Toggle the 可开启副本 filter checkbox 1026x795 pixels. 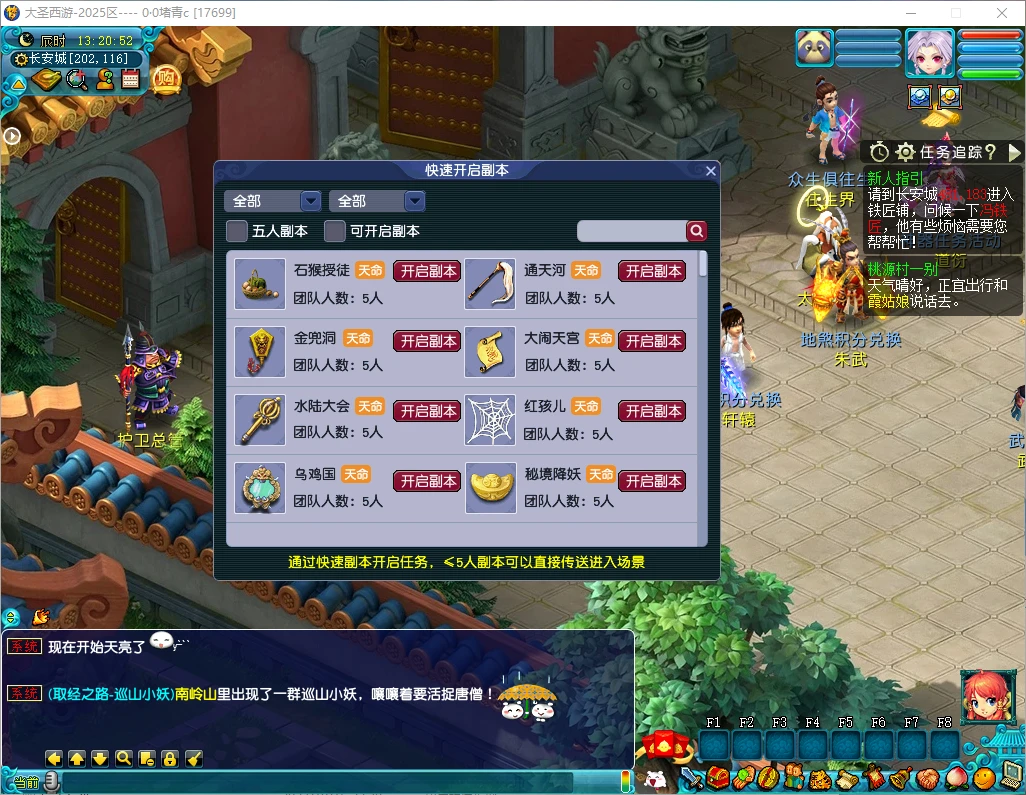[335, 231]
